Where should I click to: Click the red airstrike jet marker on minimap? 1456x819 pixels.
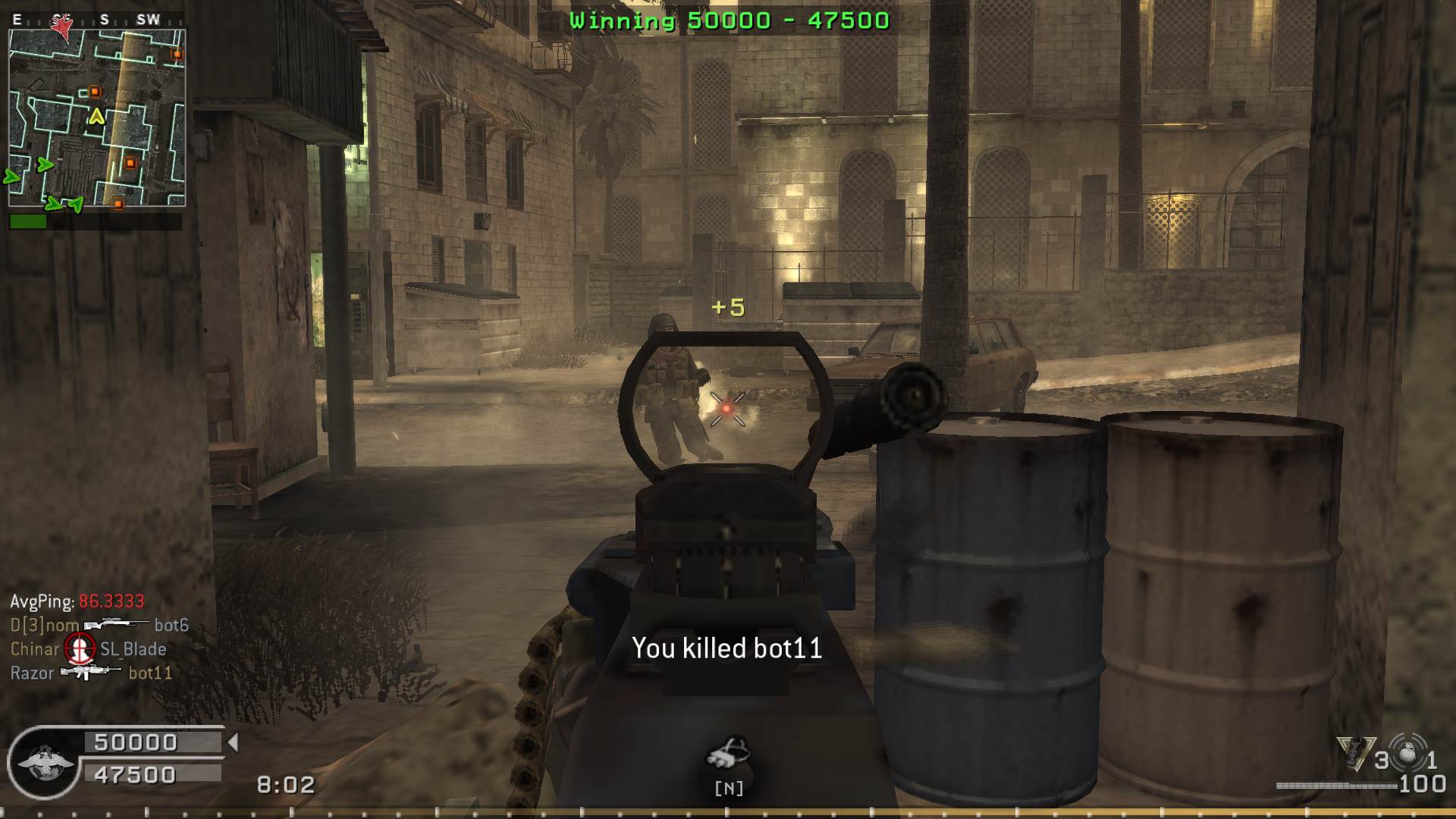(x=62, y=27)
